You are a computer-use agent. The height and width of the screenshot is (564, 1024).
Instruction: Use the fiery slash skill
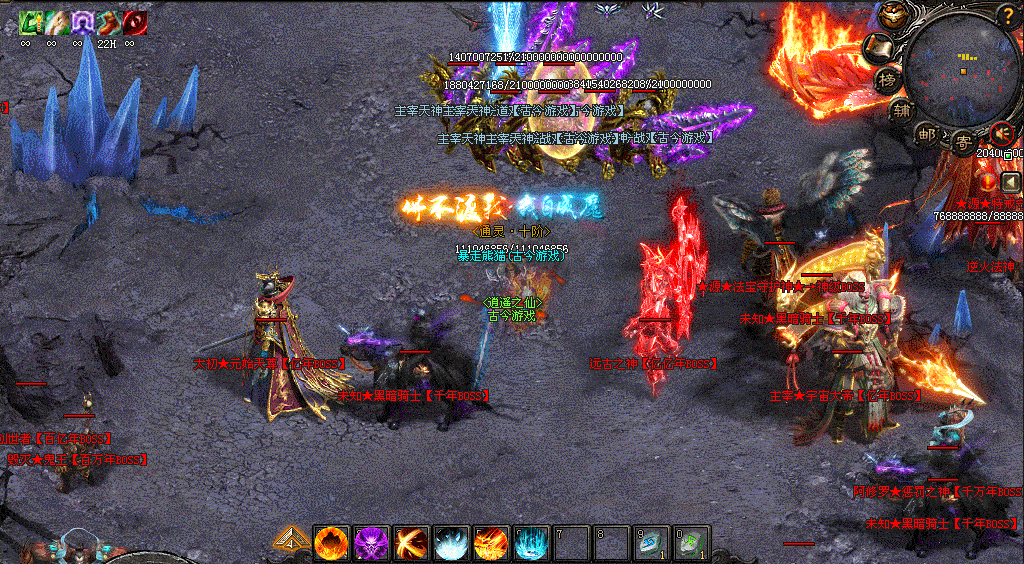click(x=411, y=543)
